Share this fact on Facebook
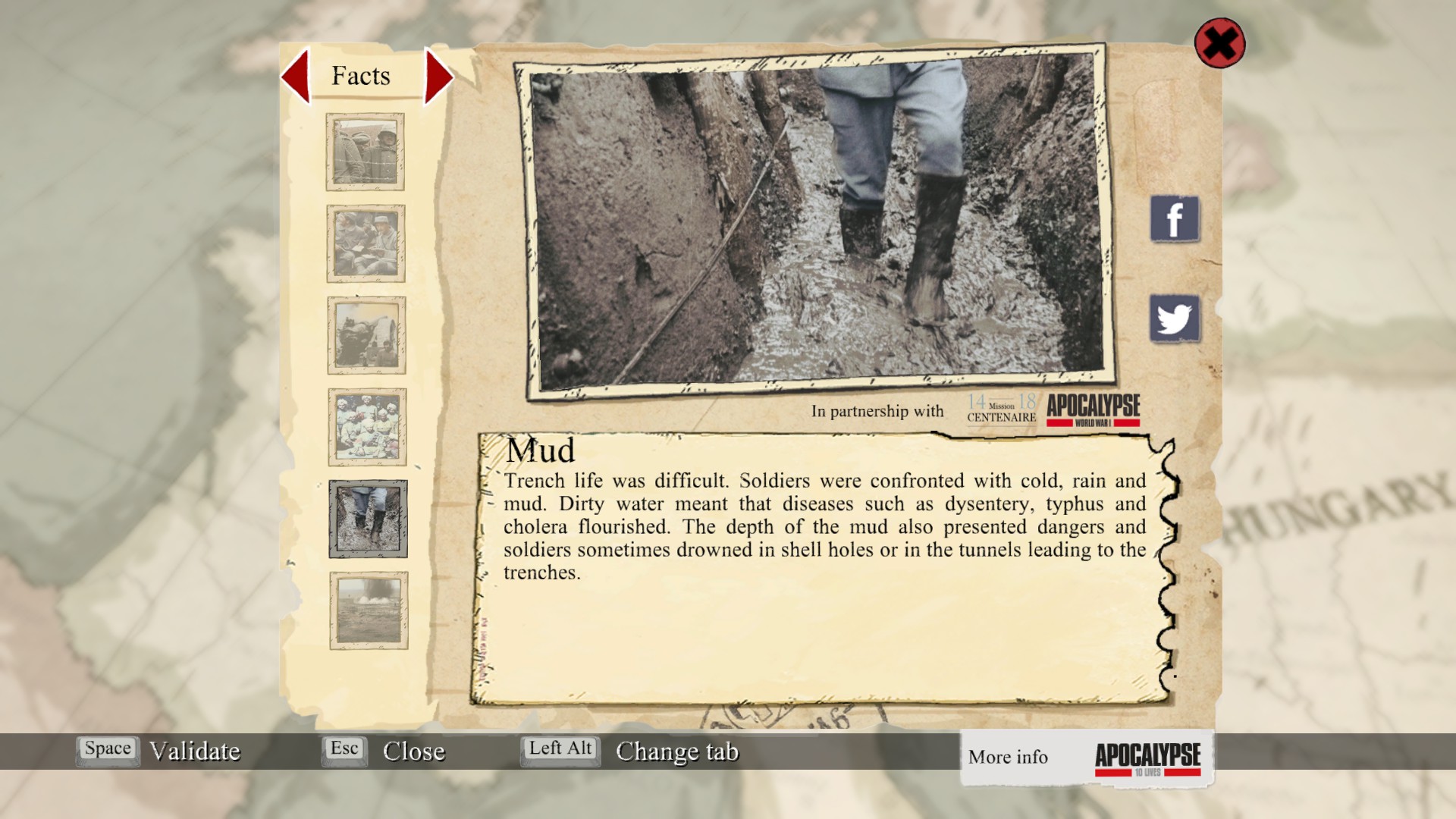 (1175, 219)
